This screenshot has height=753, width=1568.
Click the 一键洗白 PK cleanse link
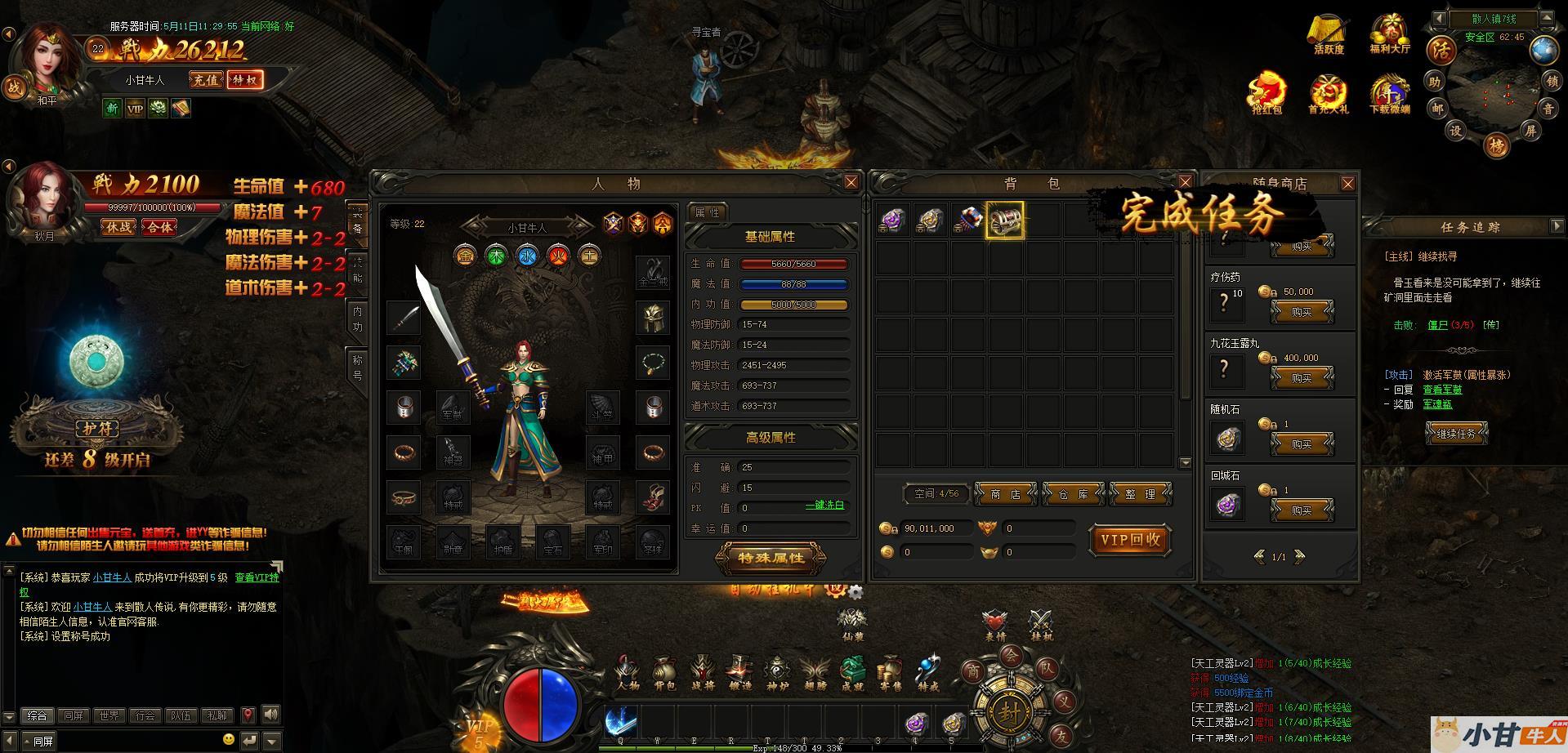point(824,506)
